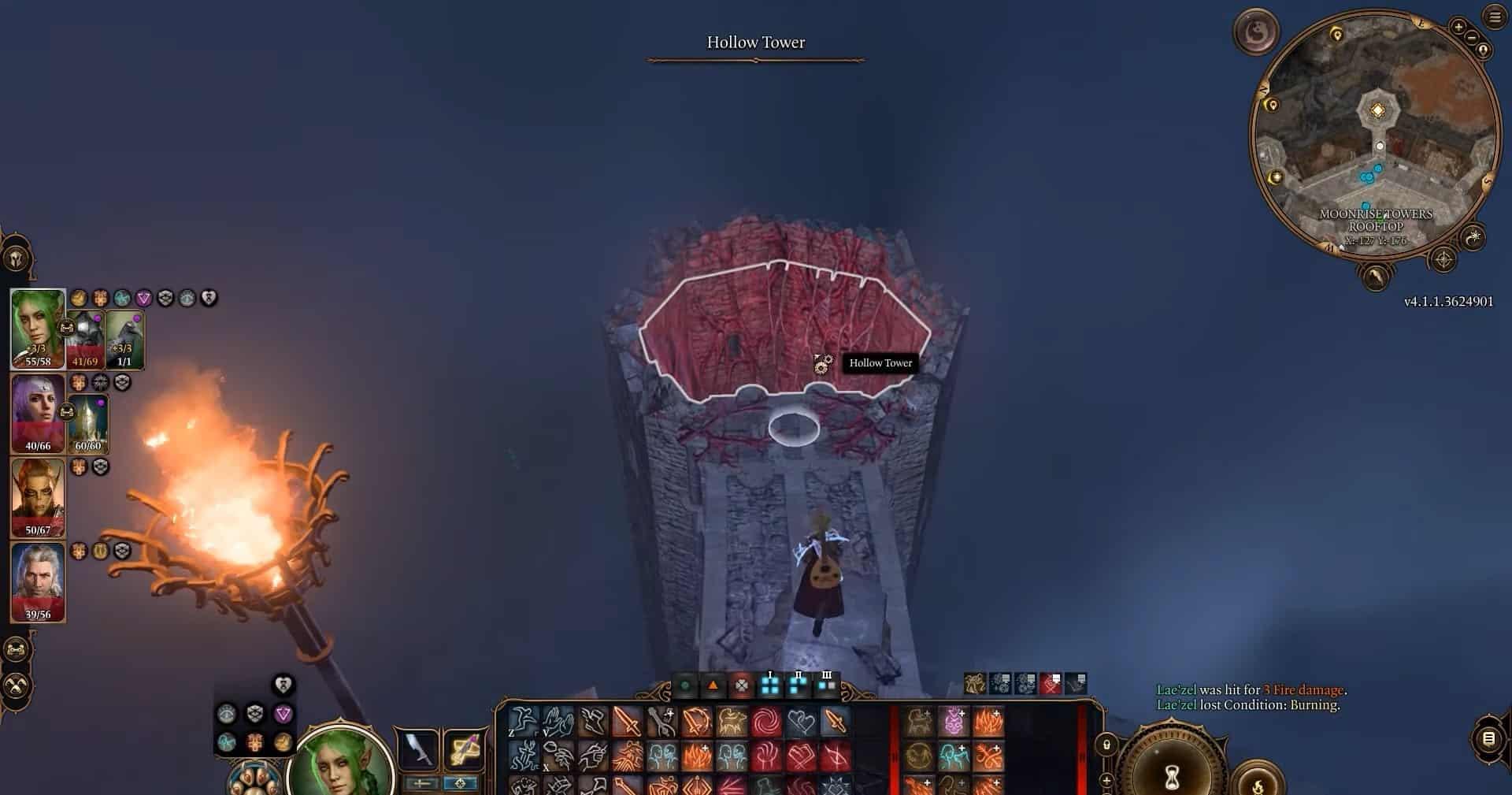Select the white-haired companion portrait
This screenshot has width=1512, height=795.
pyautogui.click(x=37, y=581)
